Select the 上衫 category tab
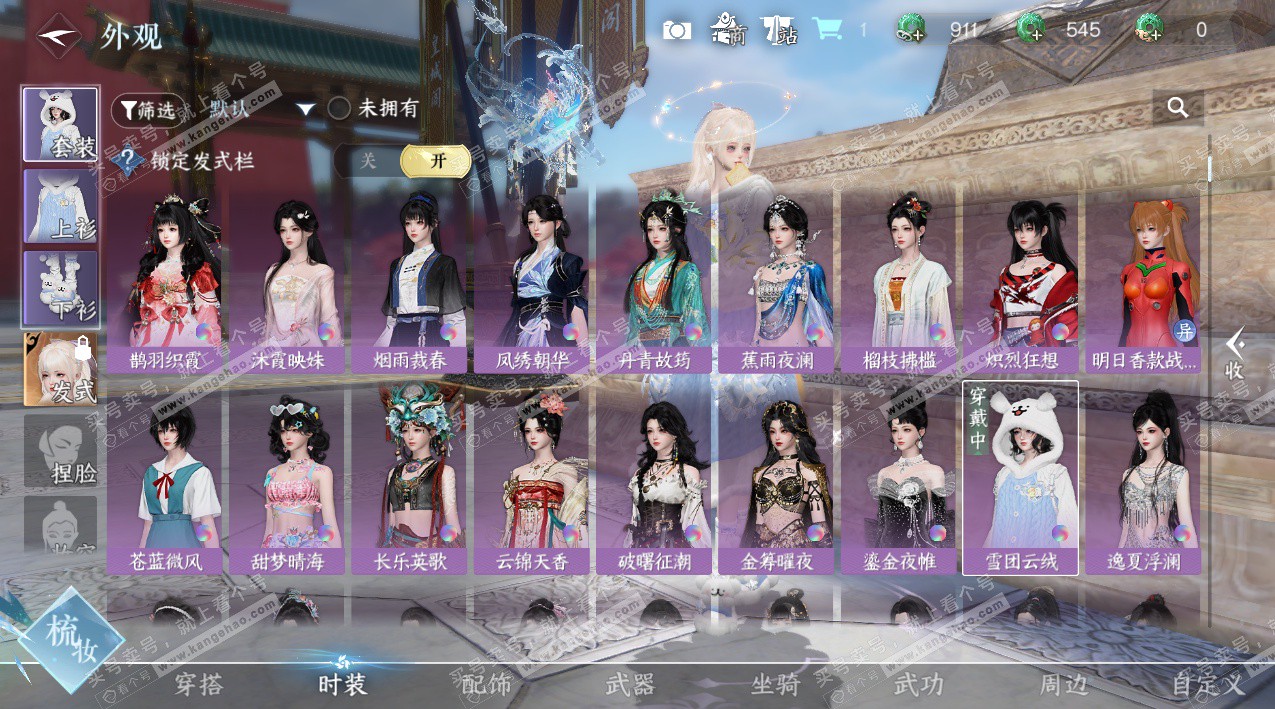This screenshot has width=1275, height=709. 61,206
